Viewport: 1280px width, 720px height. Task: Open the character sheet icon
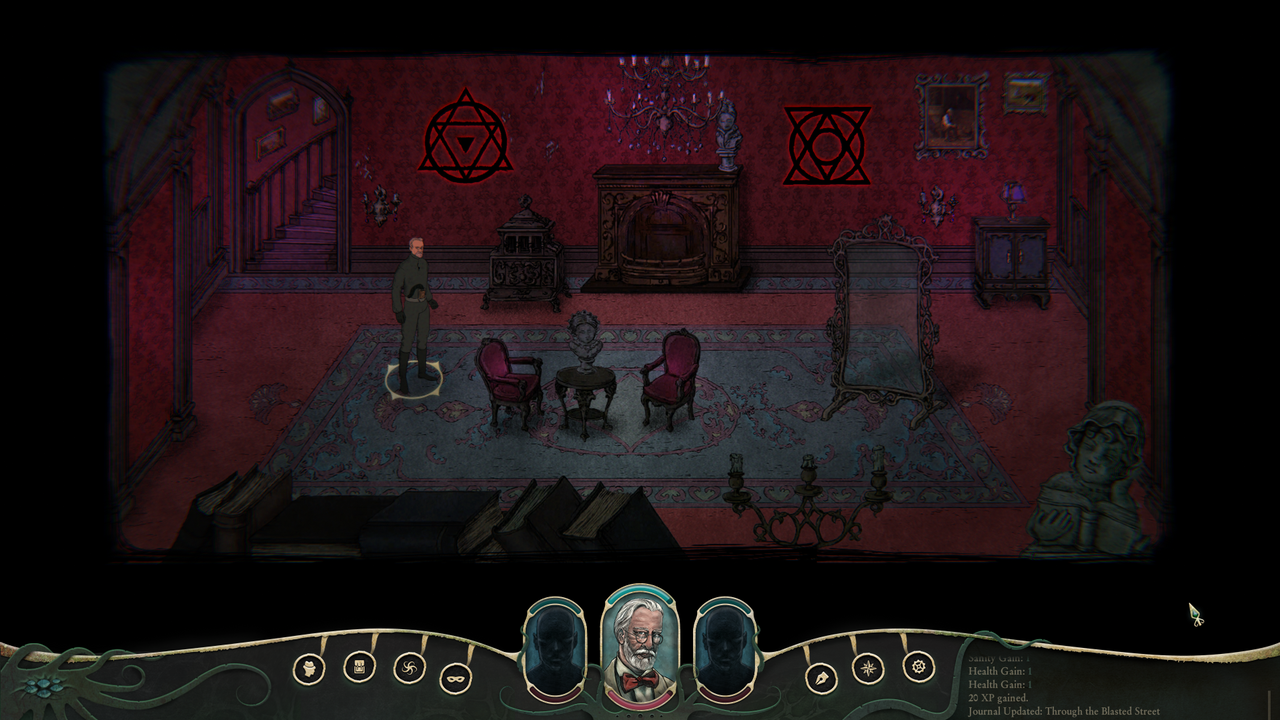click(x=309, y=669)
